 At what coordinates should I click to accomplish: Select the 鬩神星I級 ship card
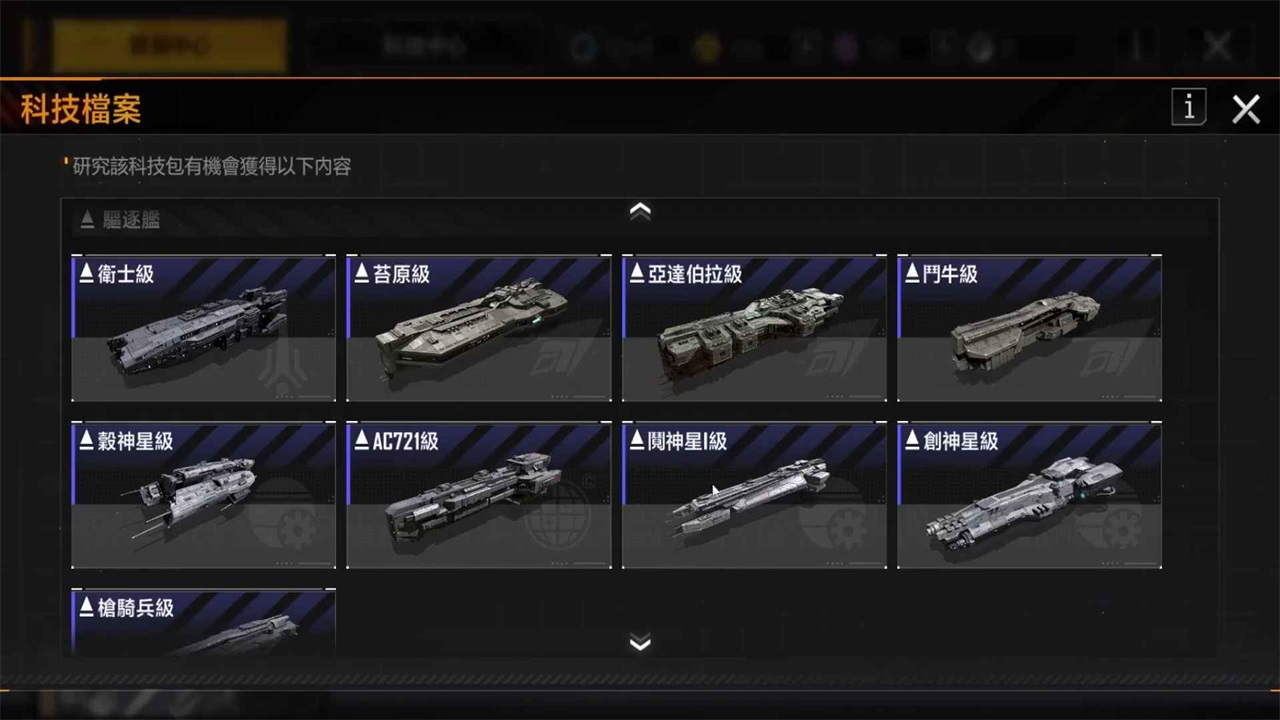point(754,496)
